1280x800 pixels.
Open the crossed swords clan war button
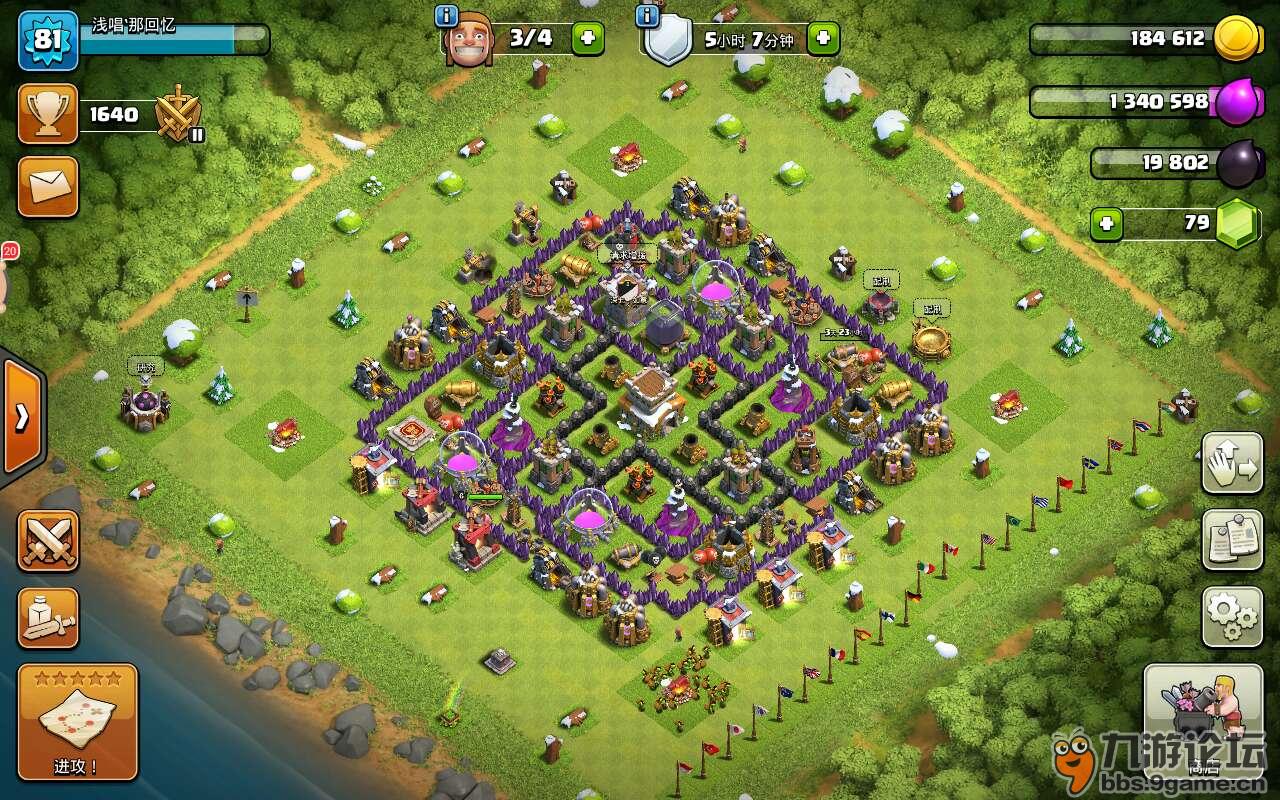click(x=48, y=541)
